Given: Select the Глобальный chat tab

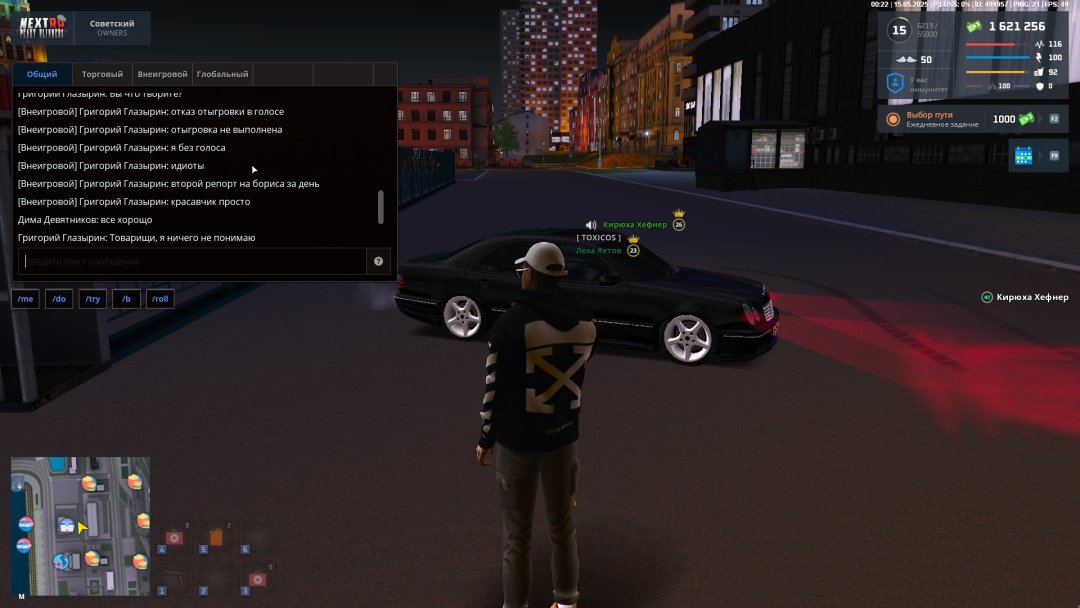Looking at the screenshot, I should pyautogui.click(x=222, y=74).
